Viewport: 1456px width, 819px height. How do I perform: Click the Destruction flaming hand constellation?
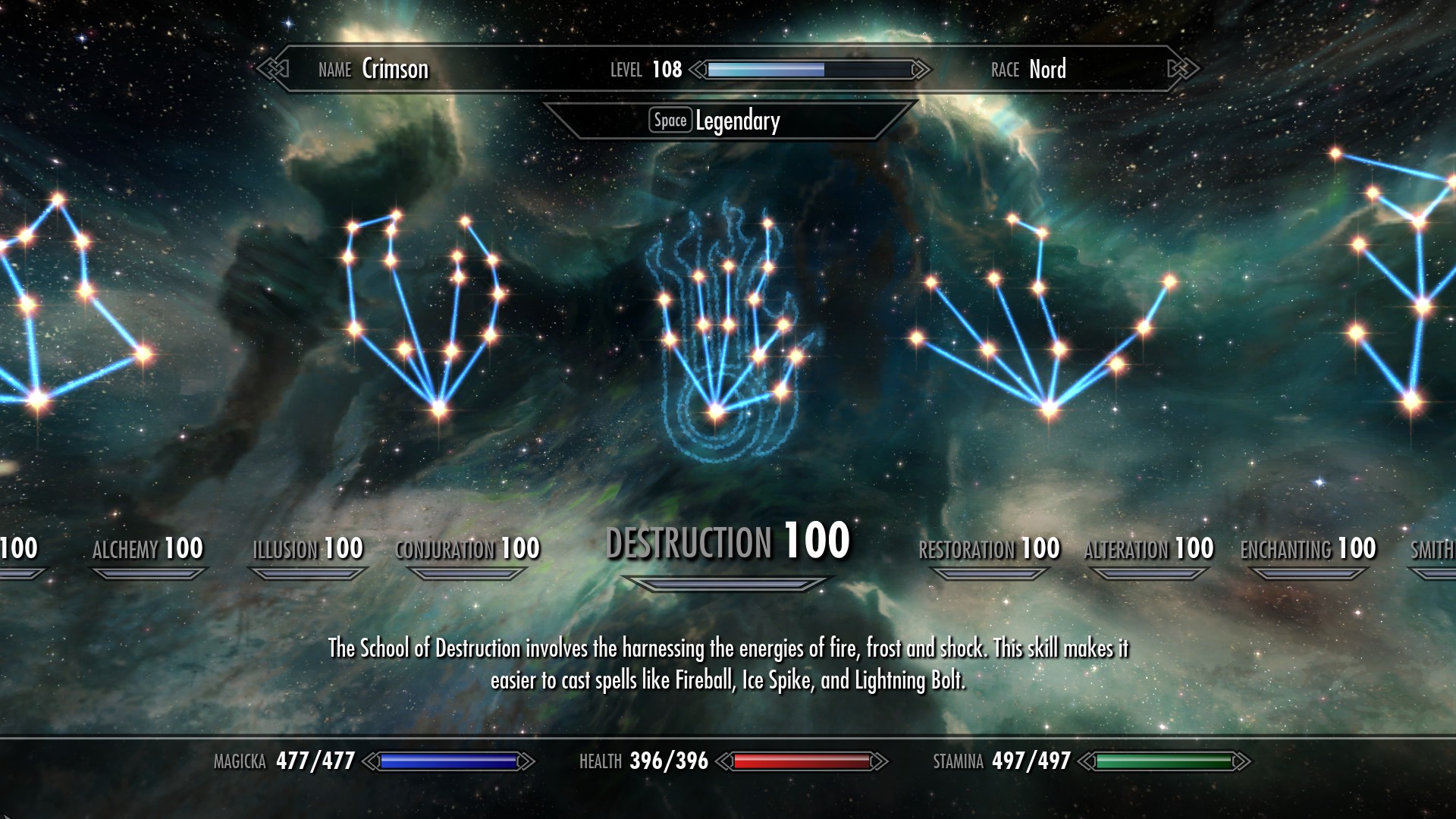(x=724, y=334)
